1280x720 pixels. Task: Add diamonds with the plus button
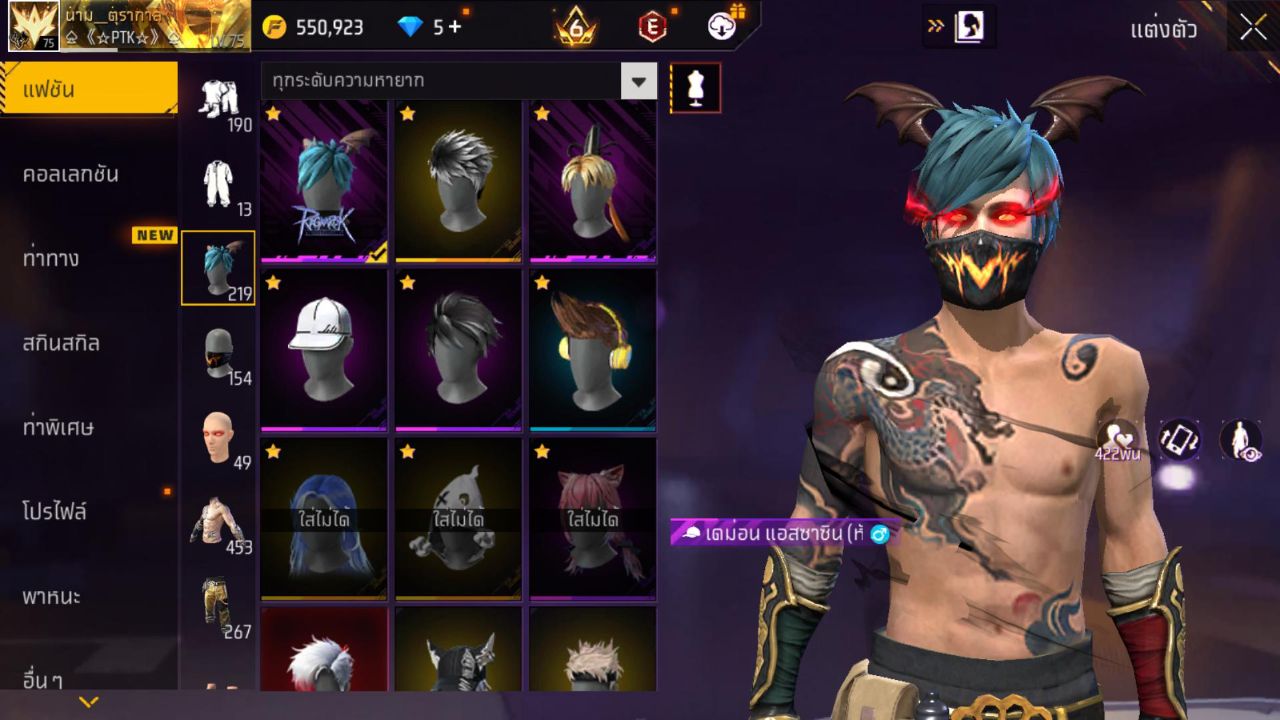(455, 27)
